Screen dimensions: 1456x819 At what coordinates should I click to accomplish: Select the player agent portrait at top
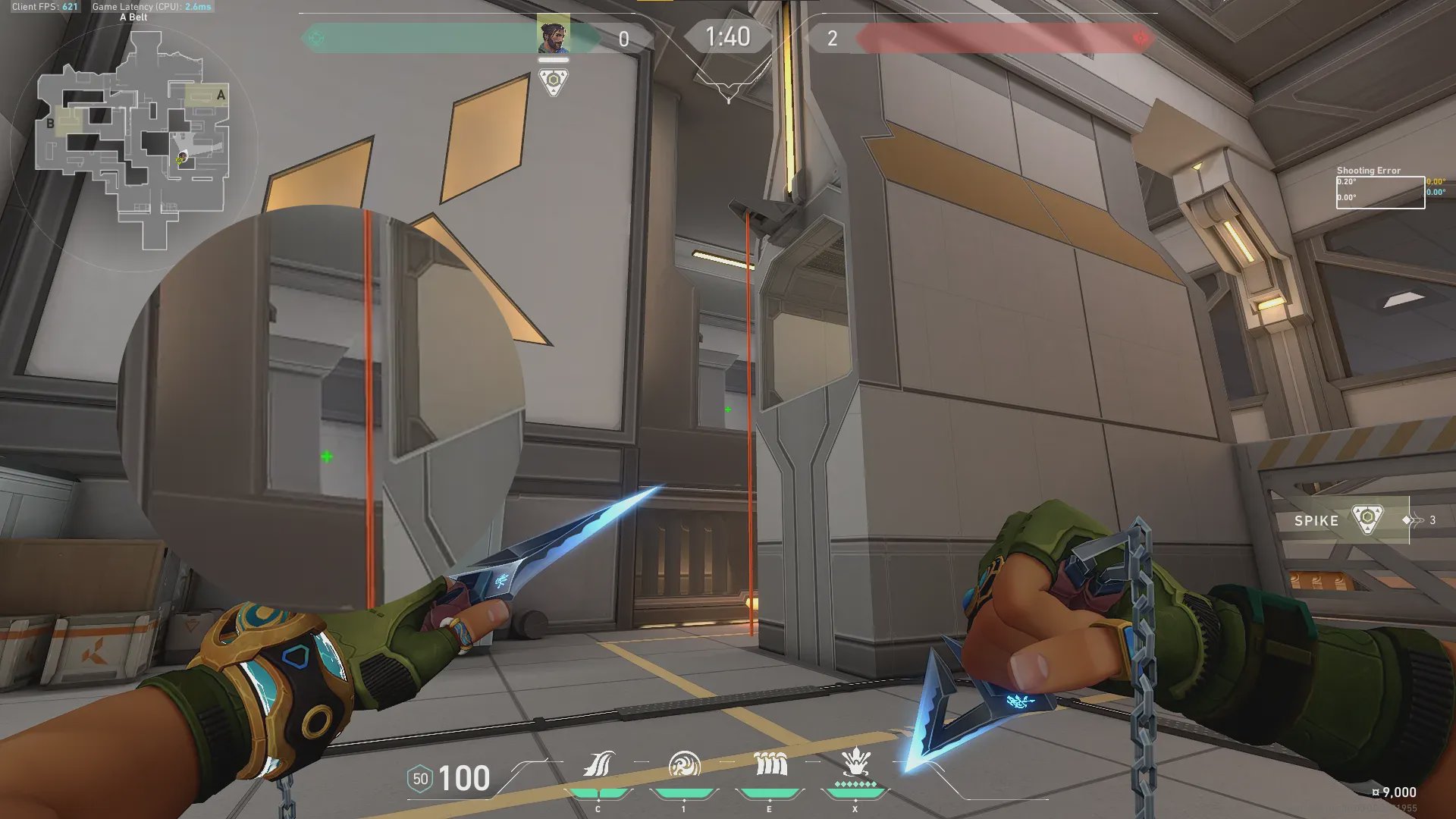pyautogui.click(x=554, y=35)
